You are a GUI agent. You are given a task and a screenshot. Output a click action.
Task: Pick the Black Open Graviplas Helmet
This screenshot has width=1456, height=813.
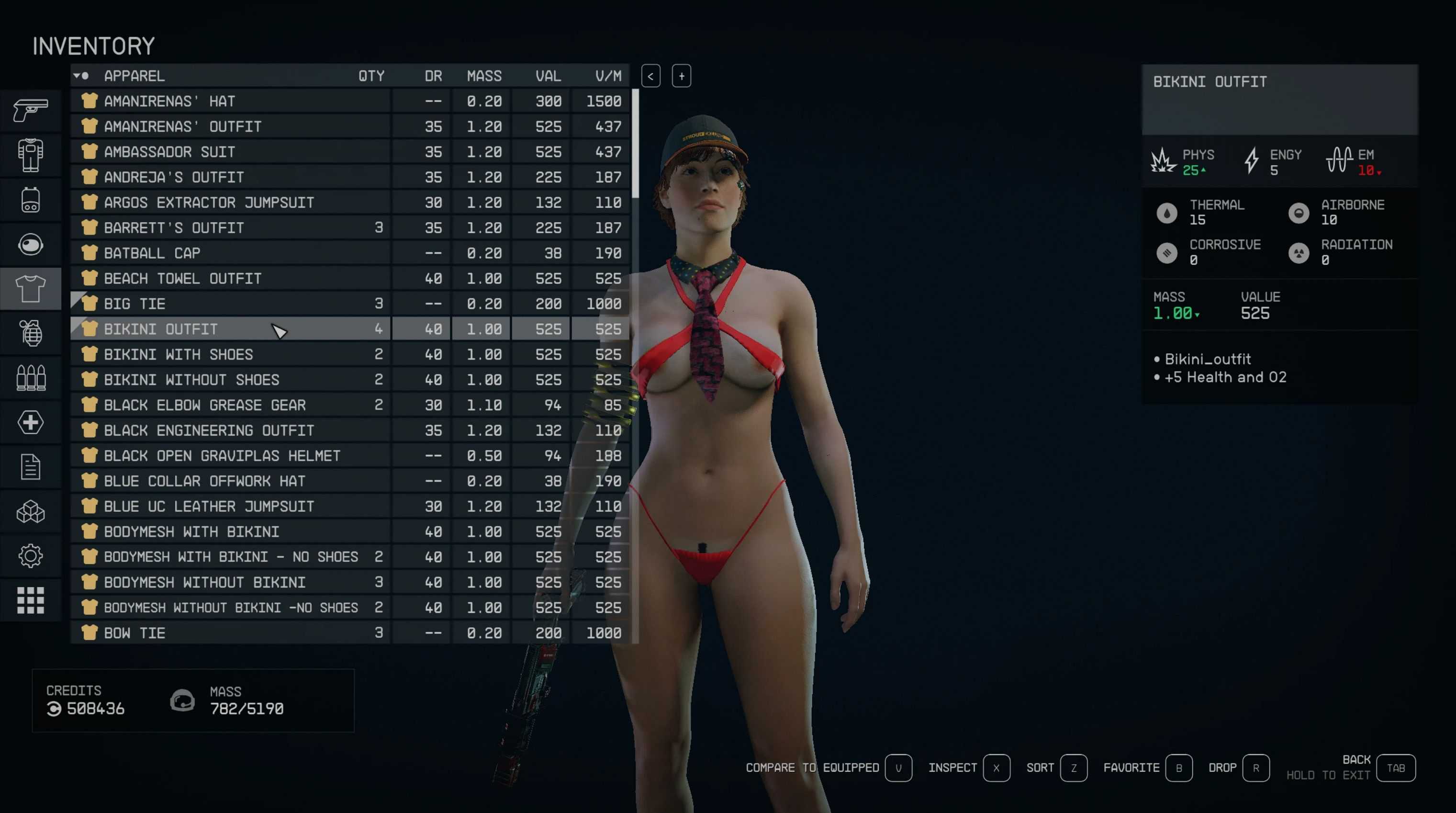[222, 456]
